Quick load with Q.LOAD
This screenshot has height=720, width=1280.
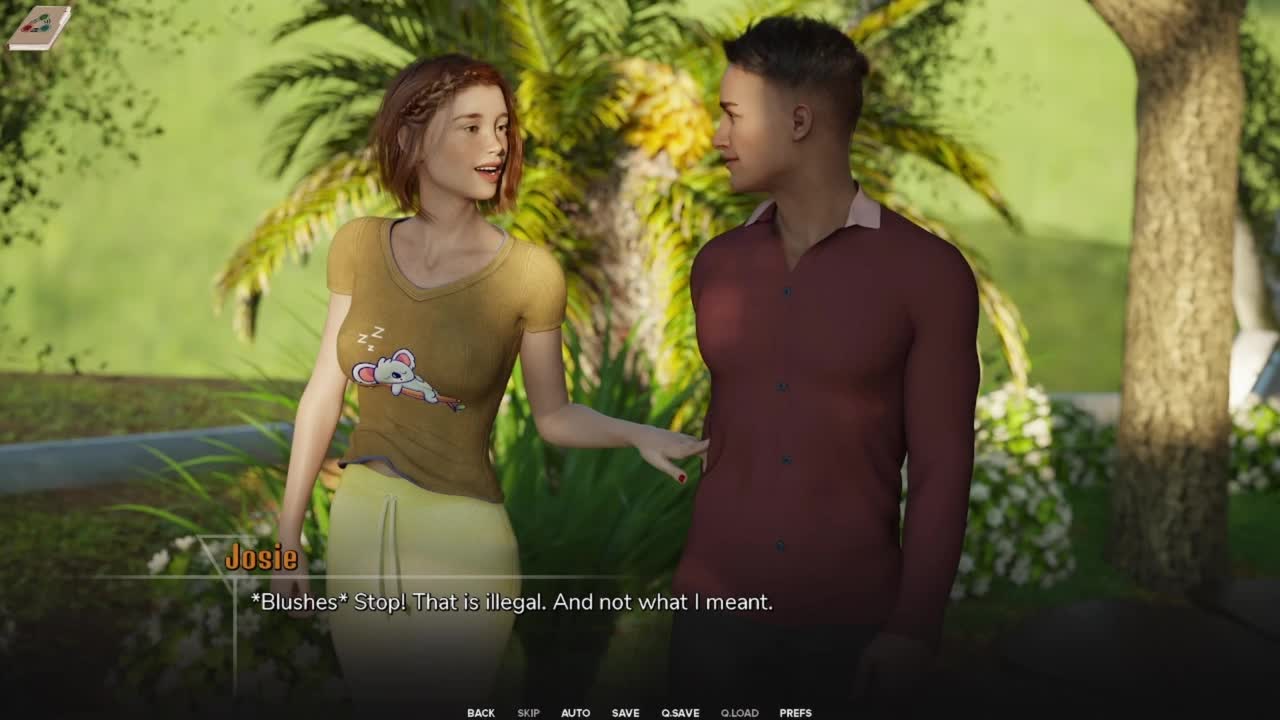click(739, 713)
